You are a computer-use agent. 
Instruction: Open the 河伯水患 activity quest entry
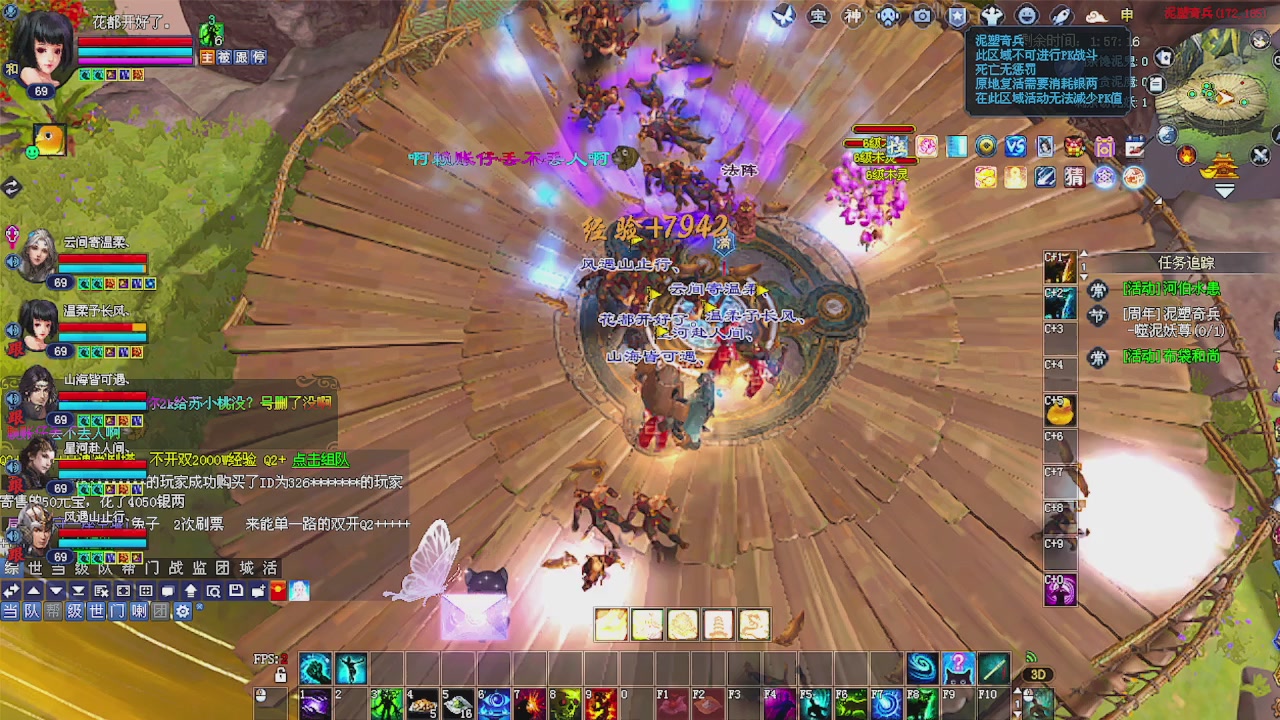coord(1170,289)
